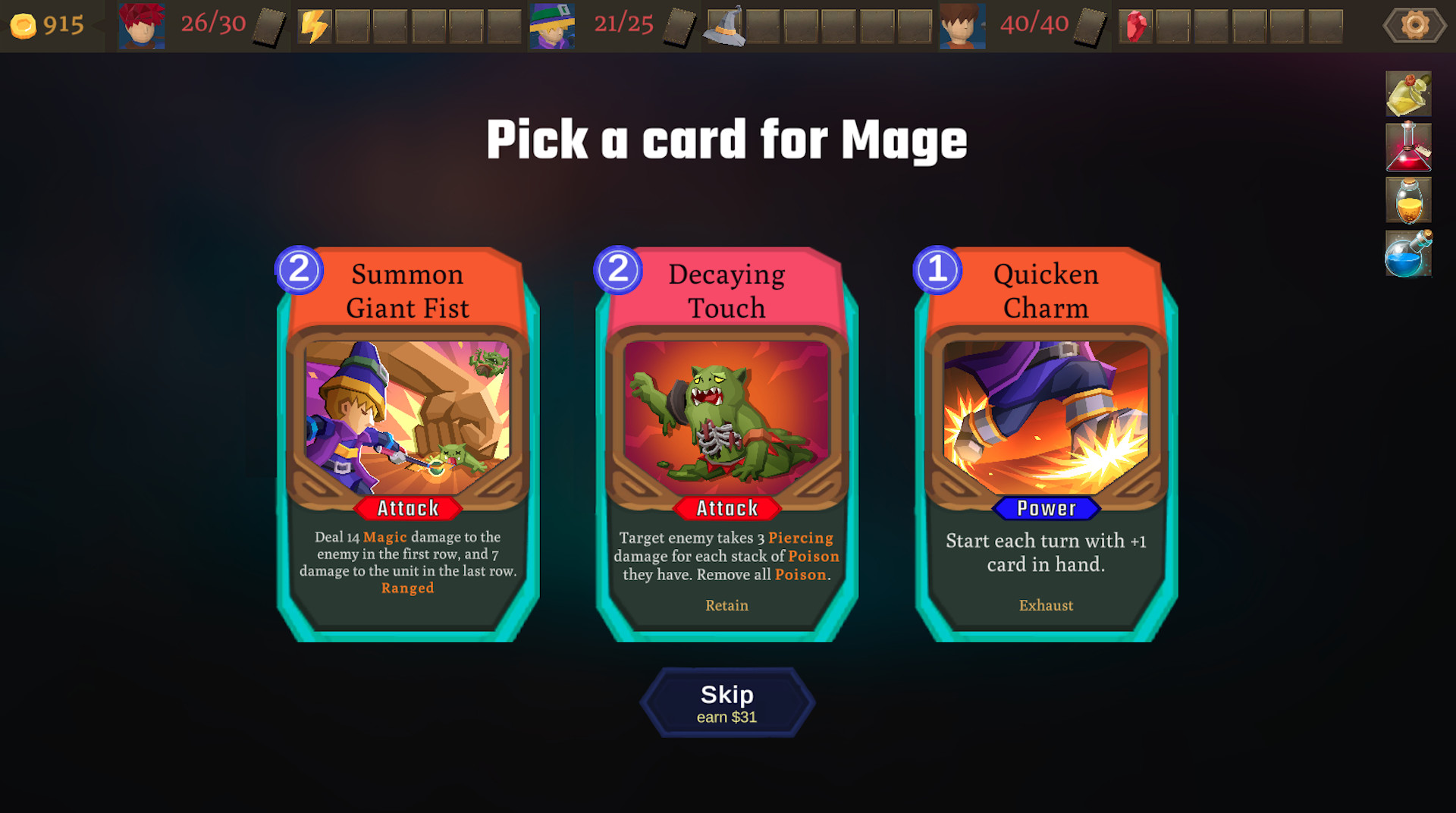Click the Mage's portrait in the top bar

[x=551, y=25]
